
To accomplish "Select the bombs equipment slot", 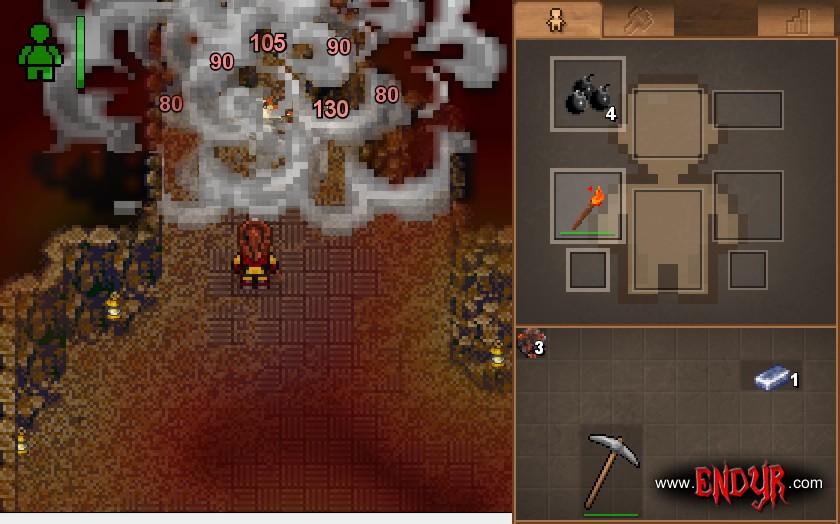I will 588,94.
